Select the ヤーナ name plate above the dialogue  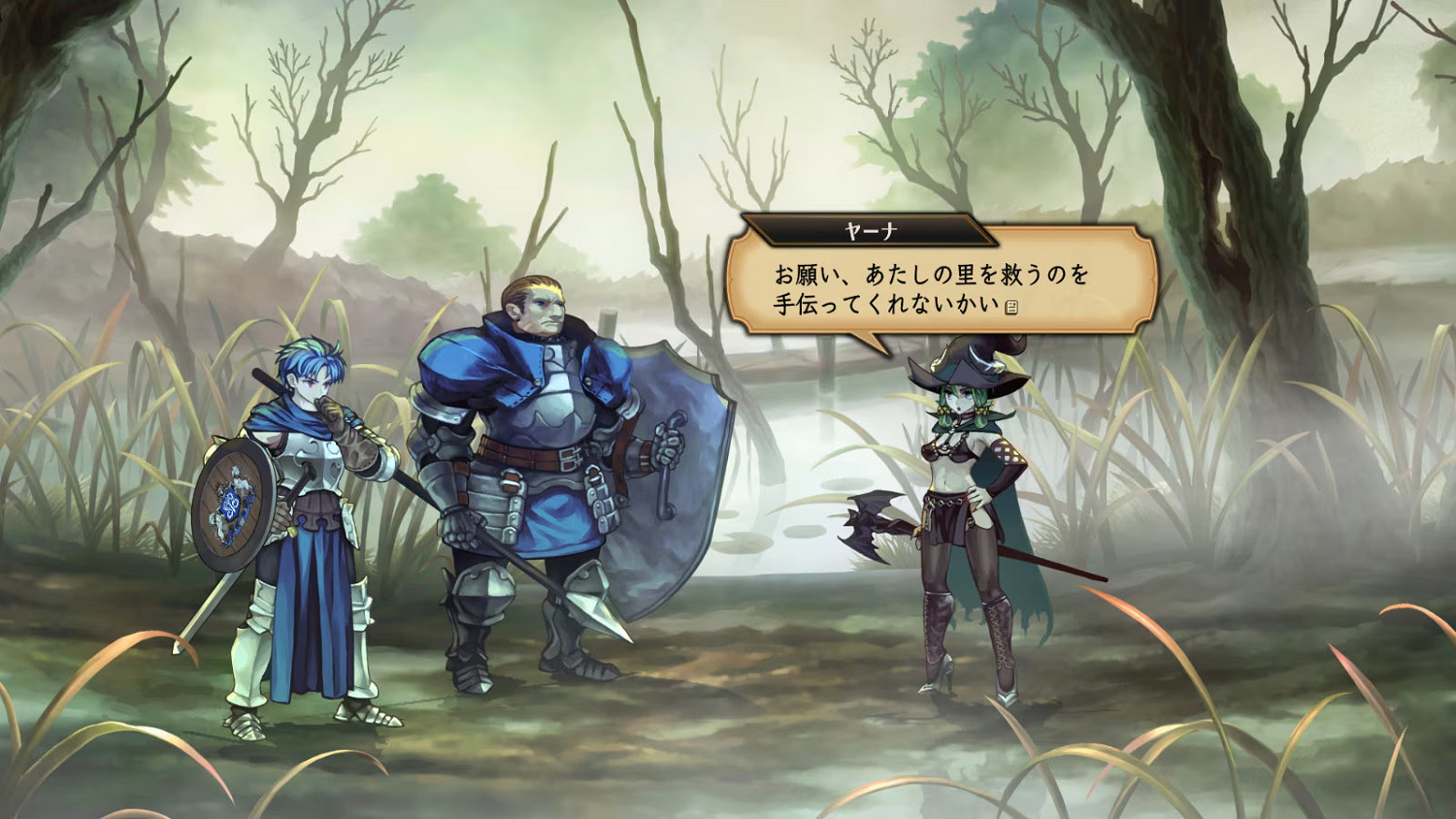coord(870,229)
